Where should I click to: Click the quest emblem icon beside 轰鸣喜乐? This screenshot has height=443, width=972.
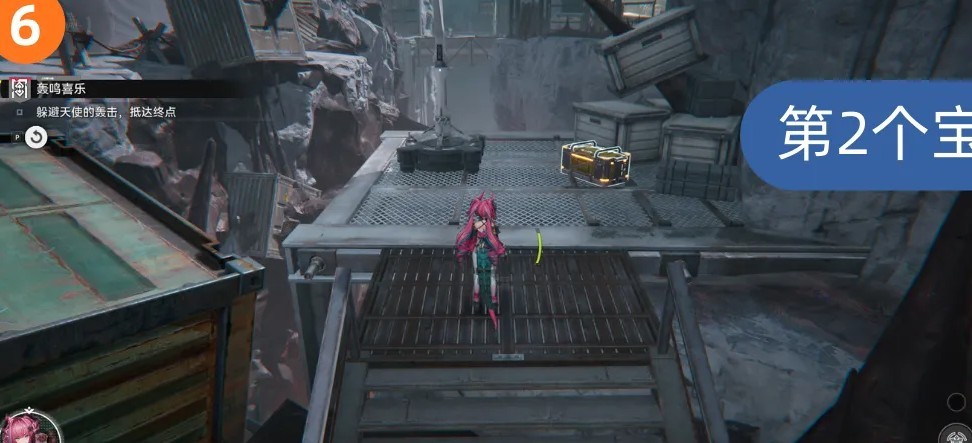19,89
